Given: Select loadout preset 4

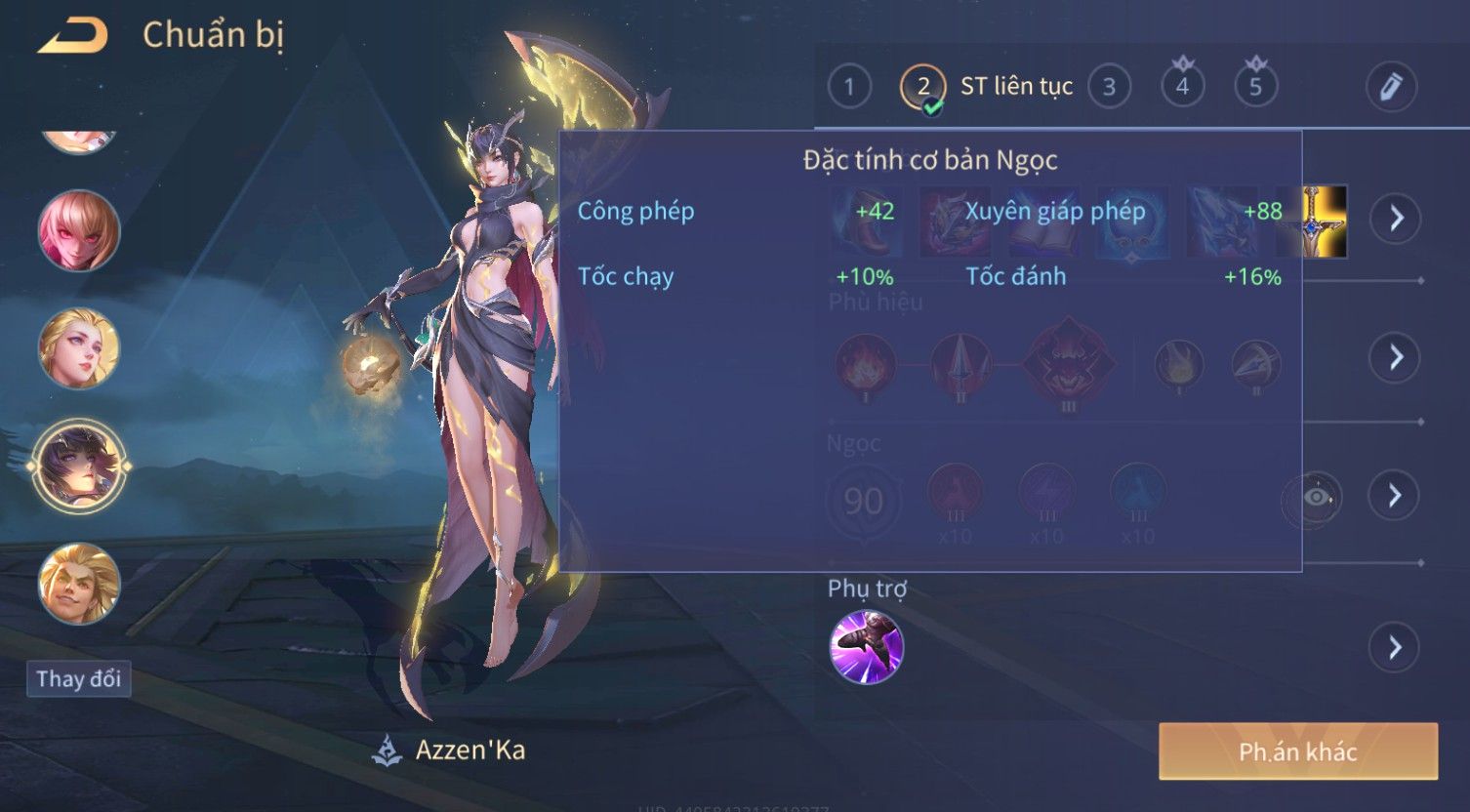Looking at the screenshot, I should point(1182,87).
